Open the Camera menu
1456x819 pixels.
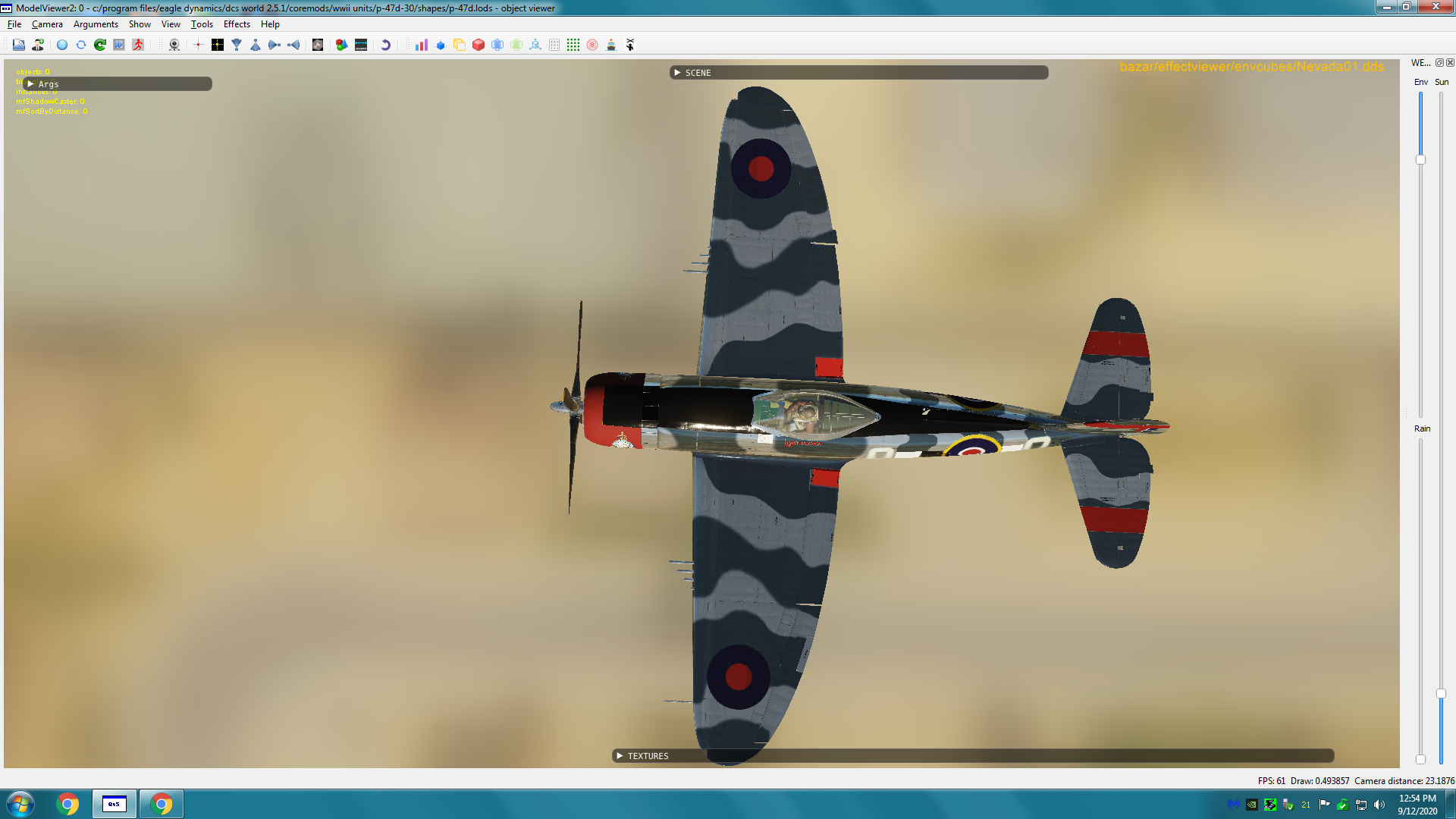[x=47, y=24]
